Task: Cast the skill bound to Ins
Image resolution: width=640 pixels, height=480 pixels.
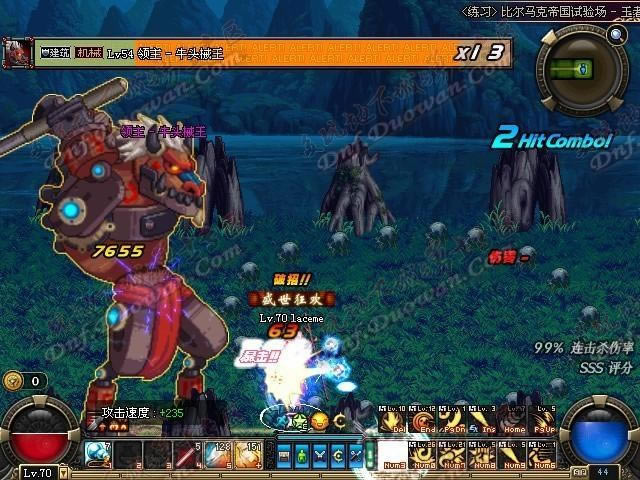Action: 482,421
